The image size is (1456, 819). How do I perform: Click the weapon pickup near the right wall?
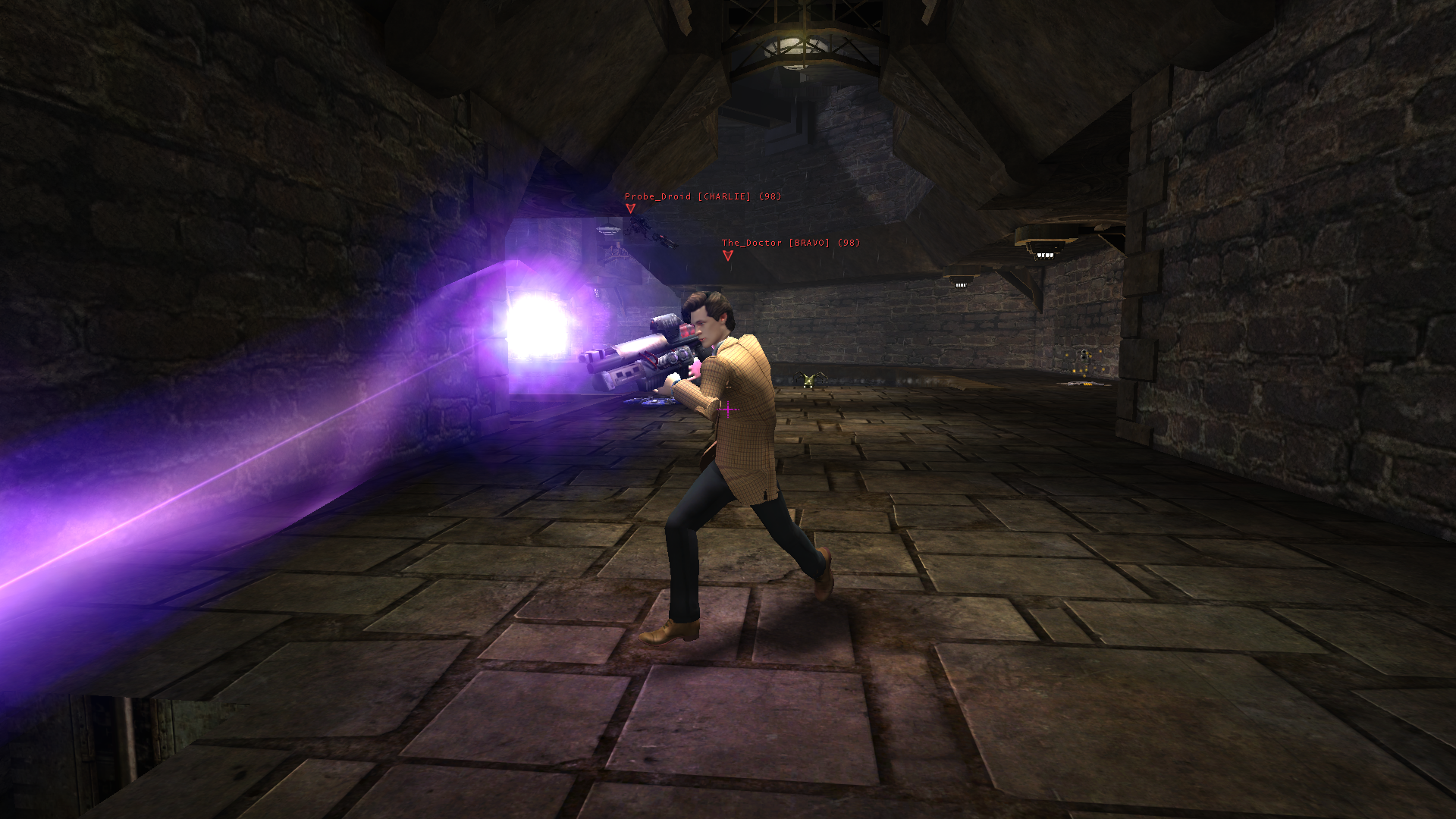[x=1083, y=384]
